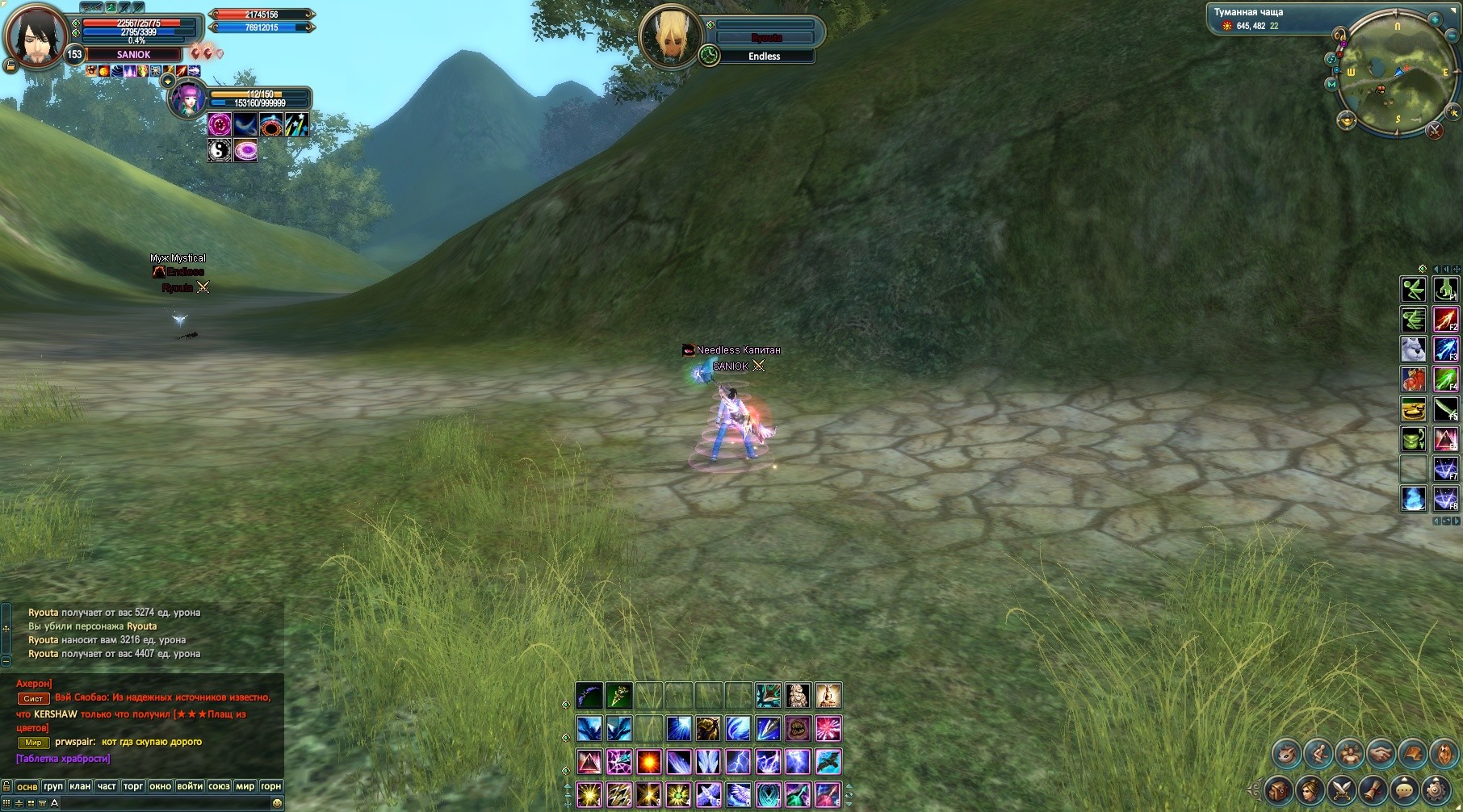Activate the blue flame side-bar skill
This screenshot has height=812, width=1463.
pyautogui.click(x=1413, y=499)
